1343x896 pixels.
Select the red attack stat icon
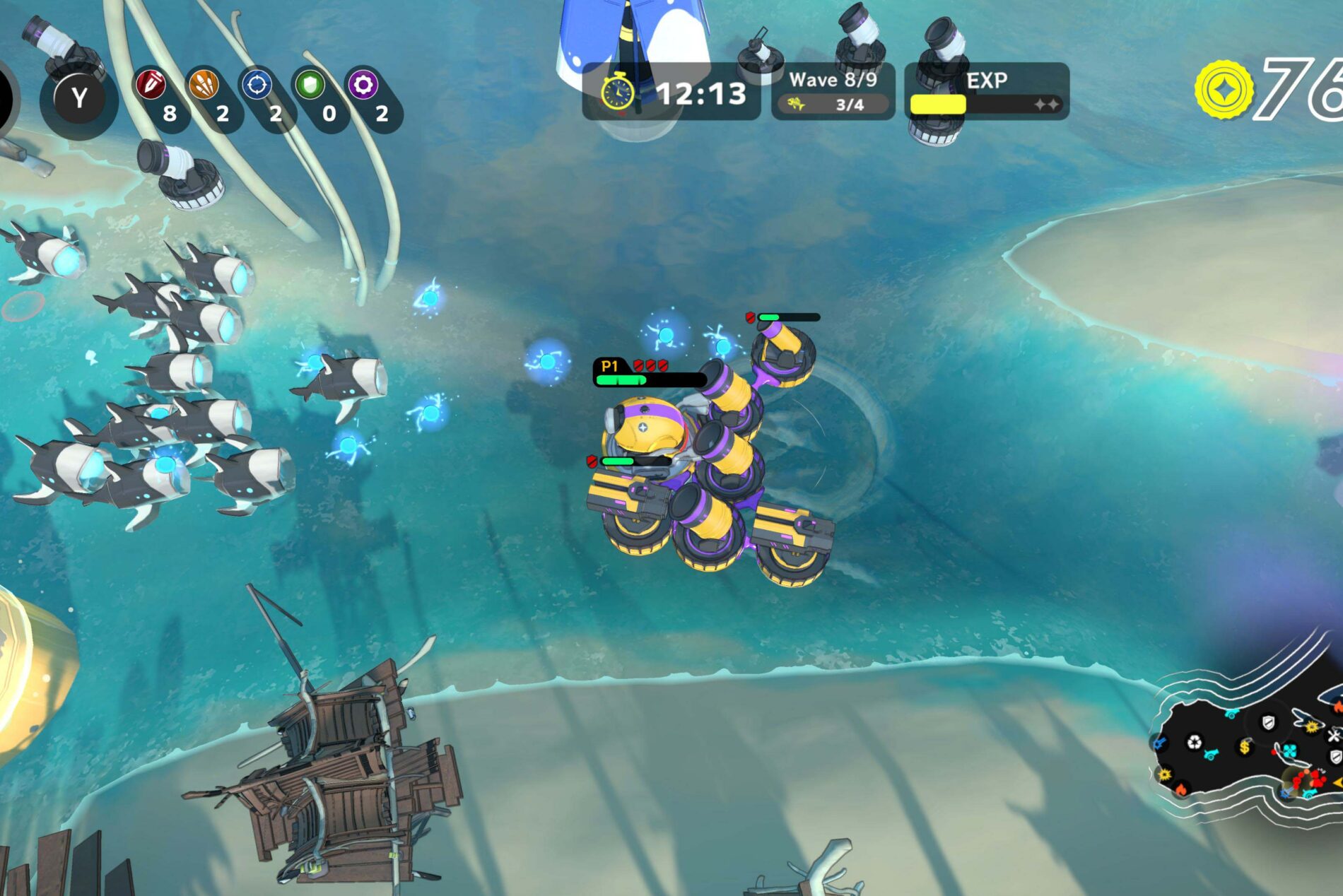click(151, 86)
